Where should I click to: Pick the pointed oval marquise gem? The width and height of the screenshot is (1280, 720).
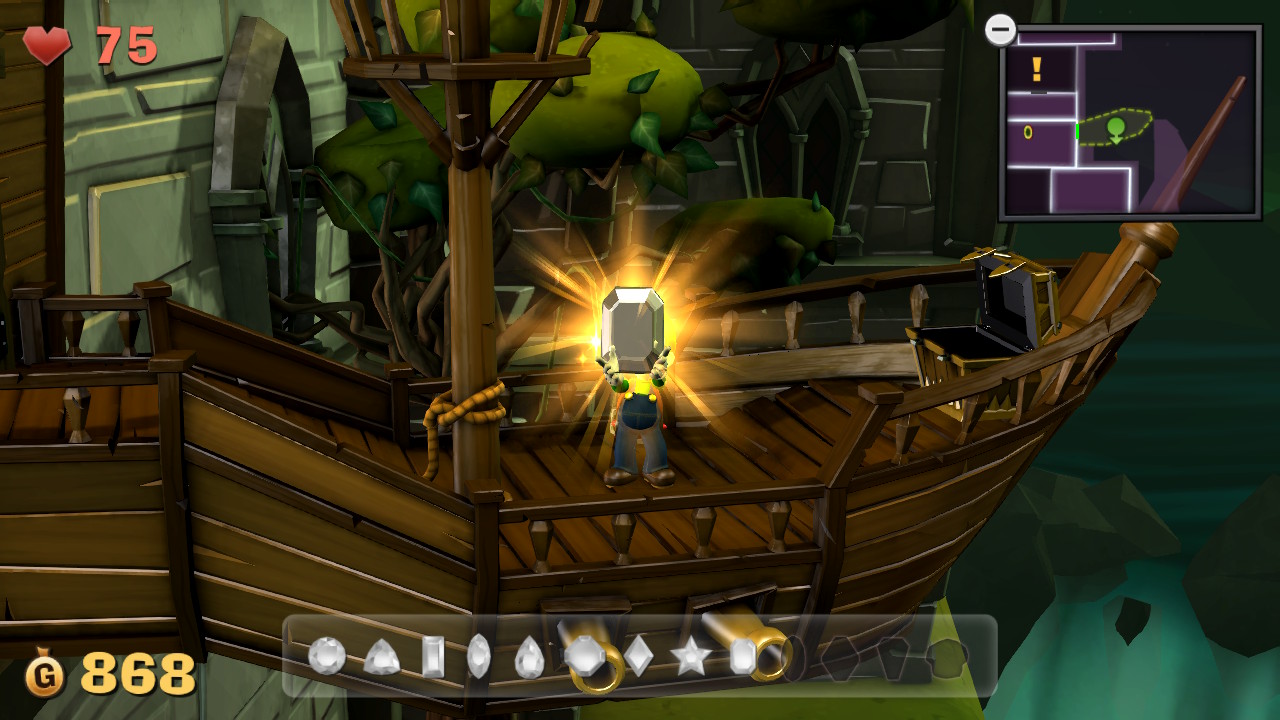coord(479,656)
